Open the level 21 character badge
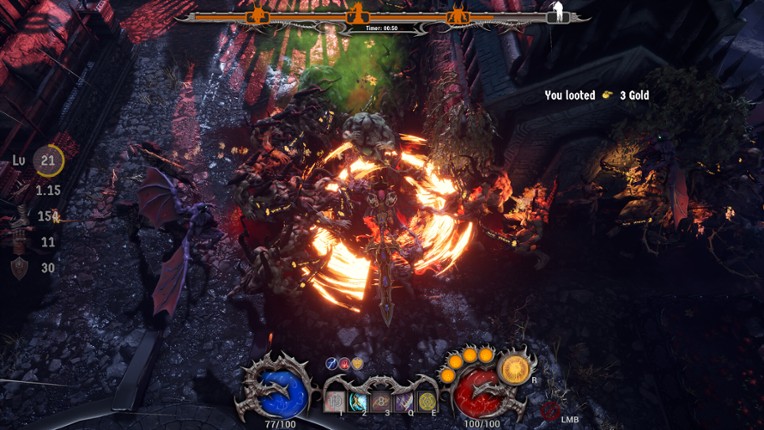The image size is (764, 430). 48,160
